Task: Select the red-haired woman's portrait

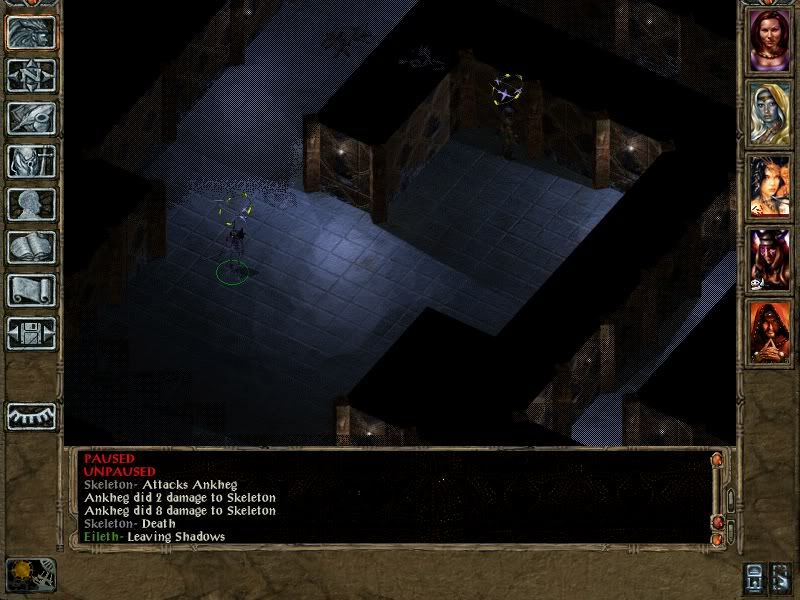Action: pos(770,40)
